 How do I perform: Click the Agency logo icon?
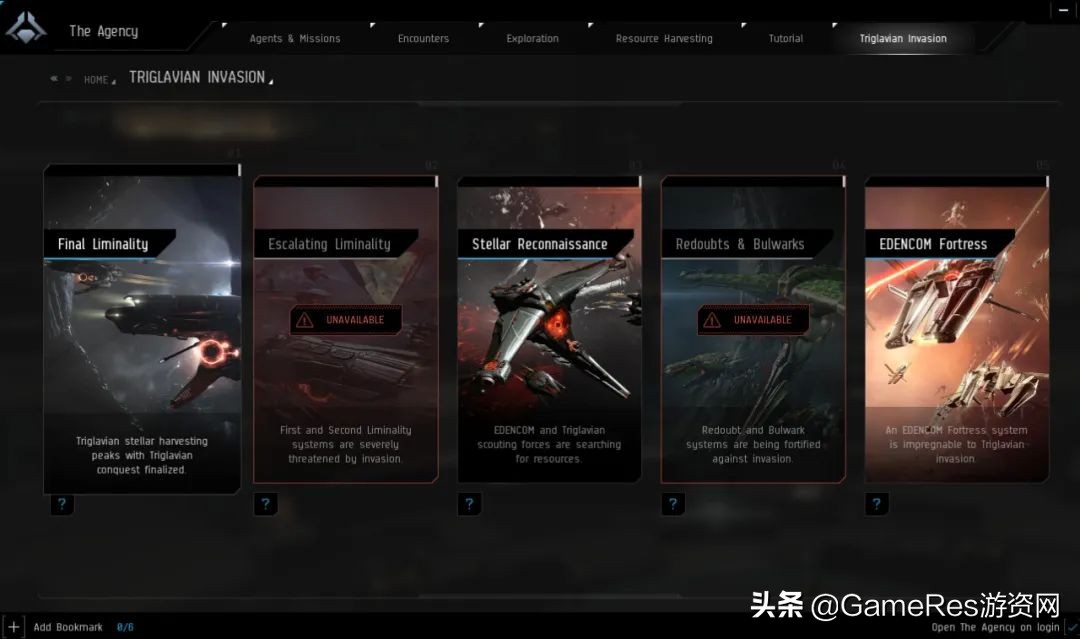26,29
